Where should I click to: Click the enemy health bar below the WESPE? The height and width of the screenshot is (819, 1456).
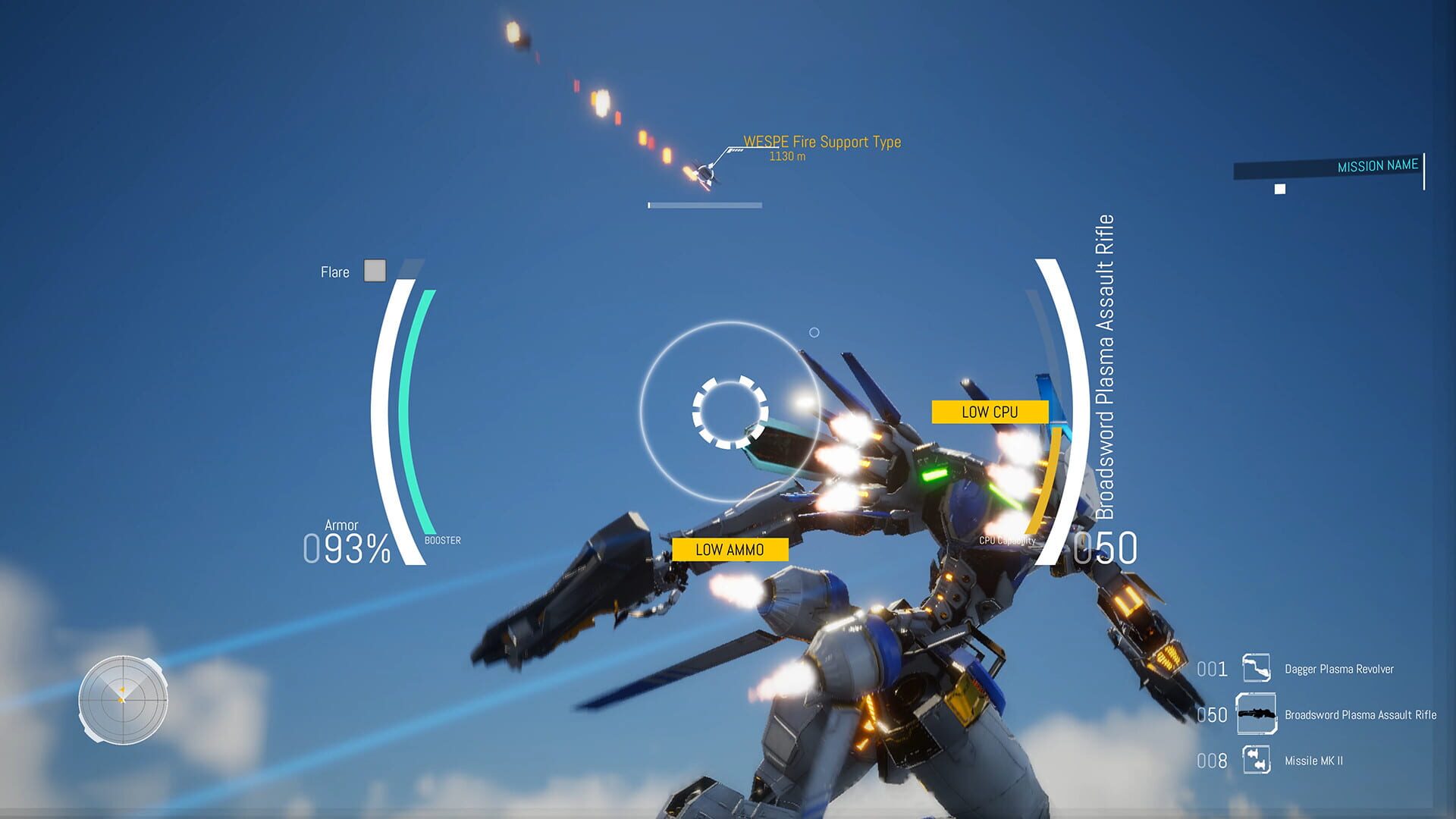tap(704, 205)
